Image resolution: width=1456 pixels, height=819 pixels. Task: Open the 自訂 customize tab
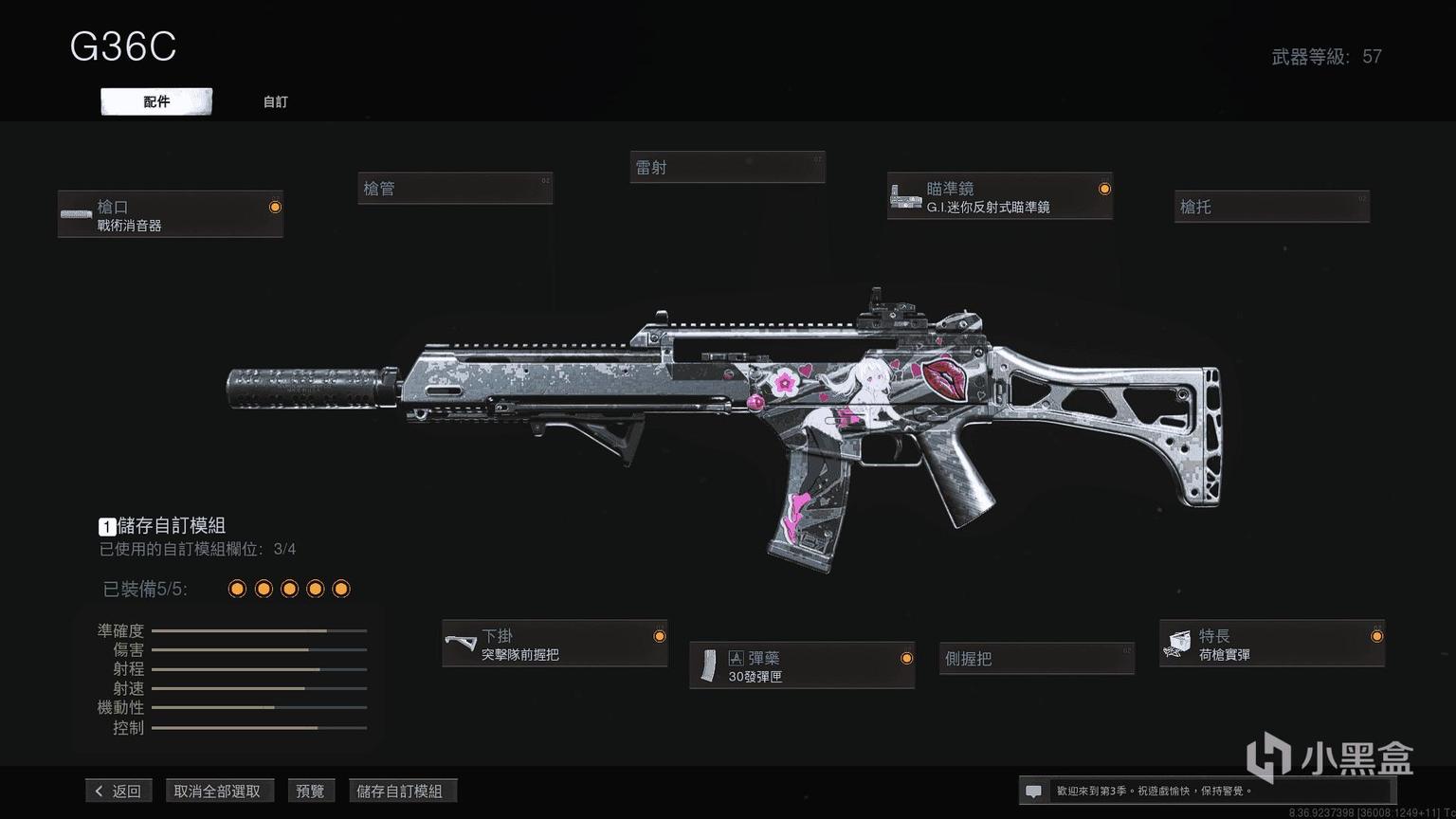pos(275,101)
